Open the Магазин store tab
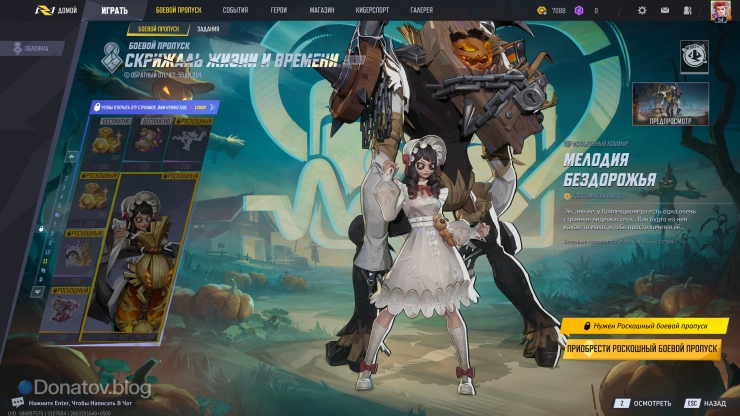Viewport: 740px width, 416px height. coord(322,10)
